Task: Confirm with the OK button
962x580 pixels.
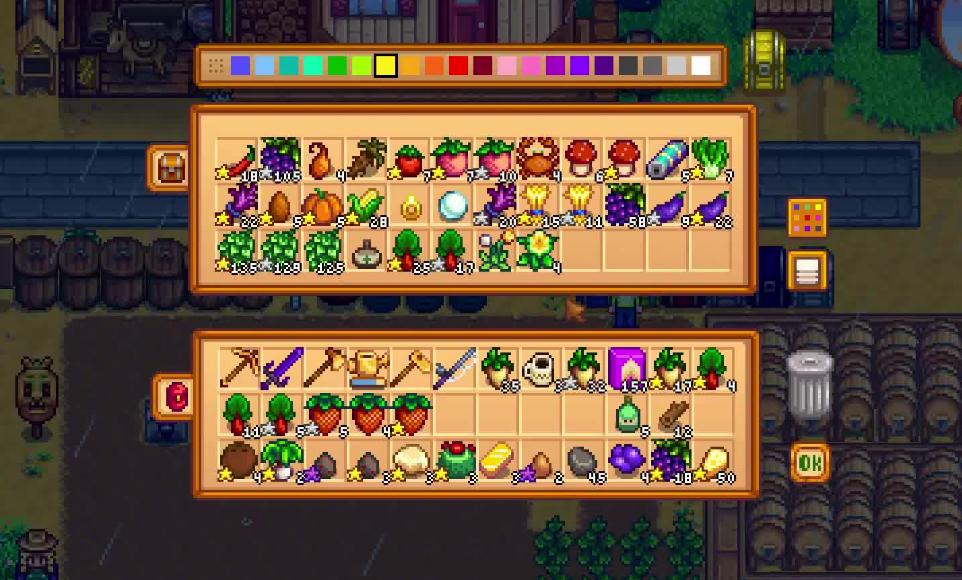Action: (809, 462)
